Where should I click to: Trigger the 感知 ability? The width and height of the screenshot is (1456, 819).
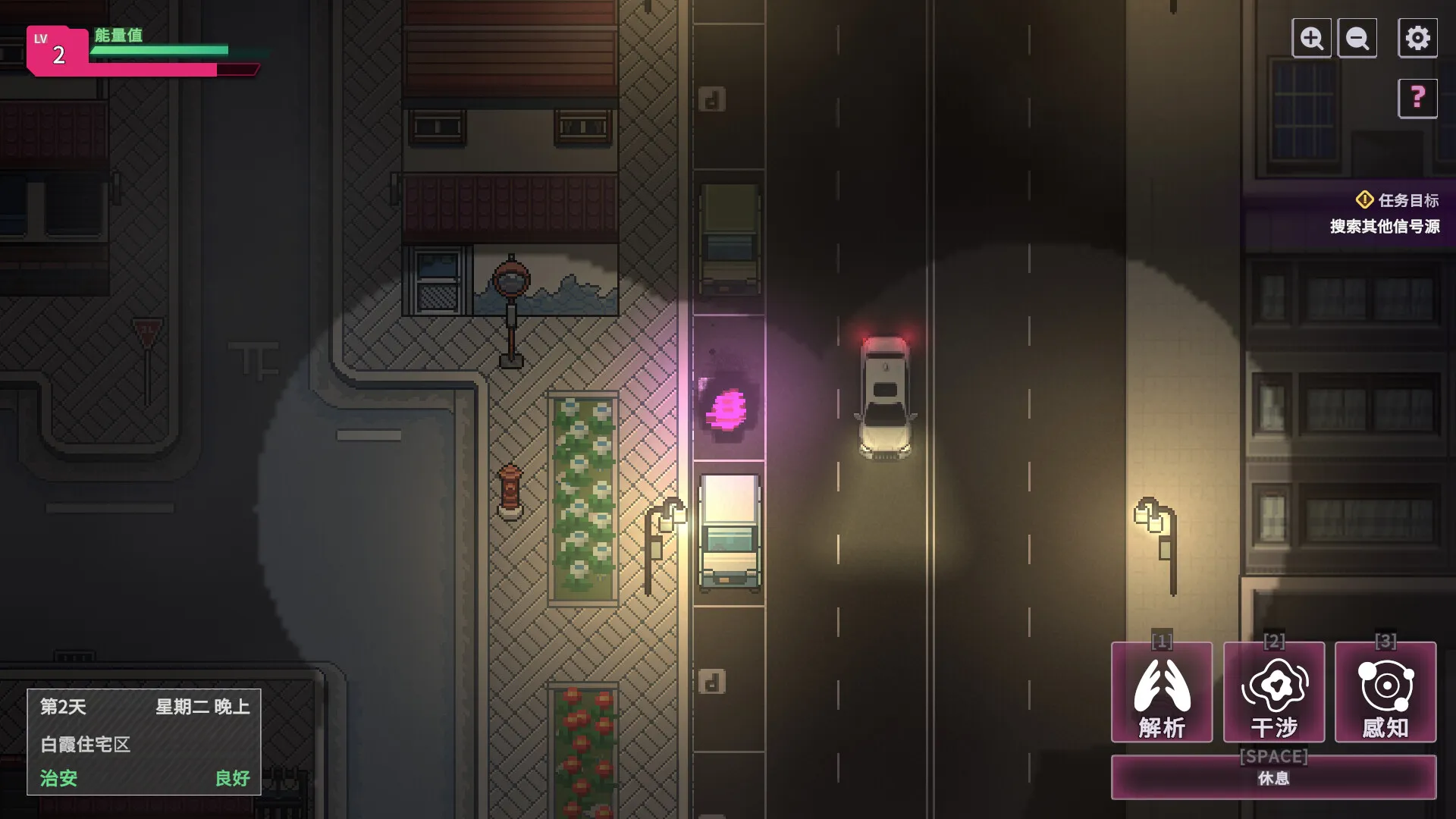pyautogui.click(x=1385, y=692)
